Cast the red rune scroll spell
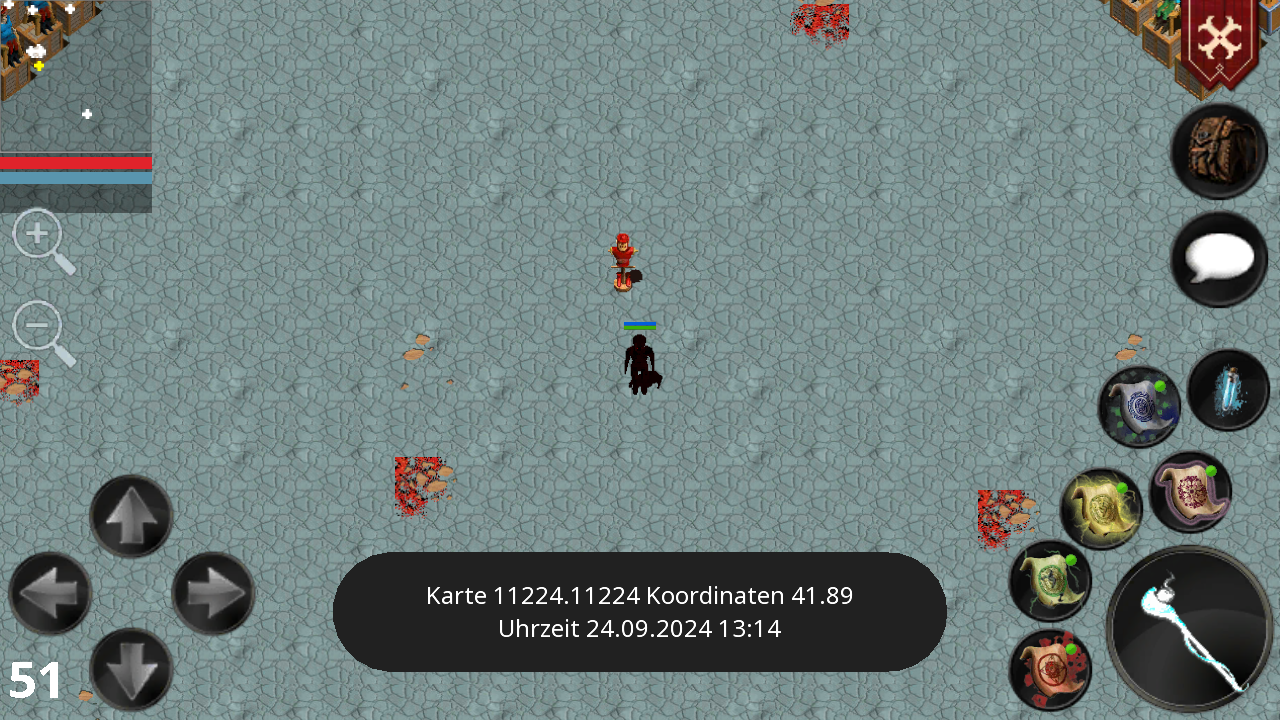 click(1050, 668)
